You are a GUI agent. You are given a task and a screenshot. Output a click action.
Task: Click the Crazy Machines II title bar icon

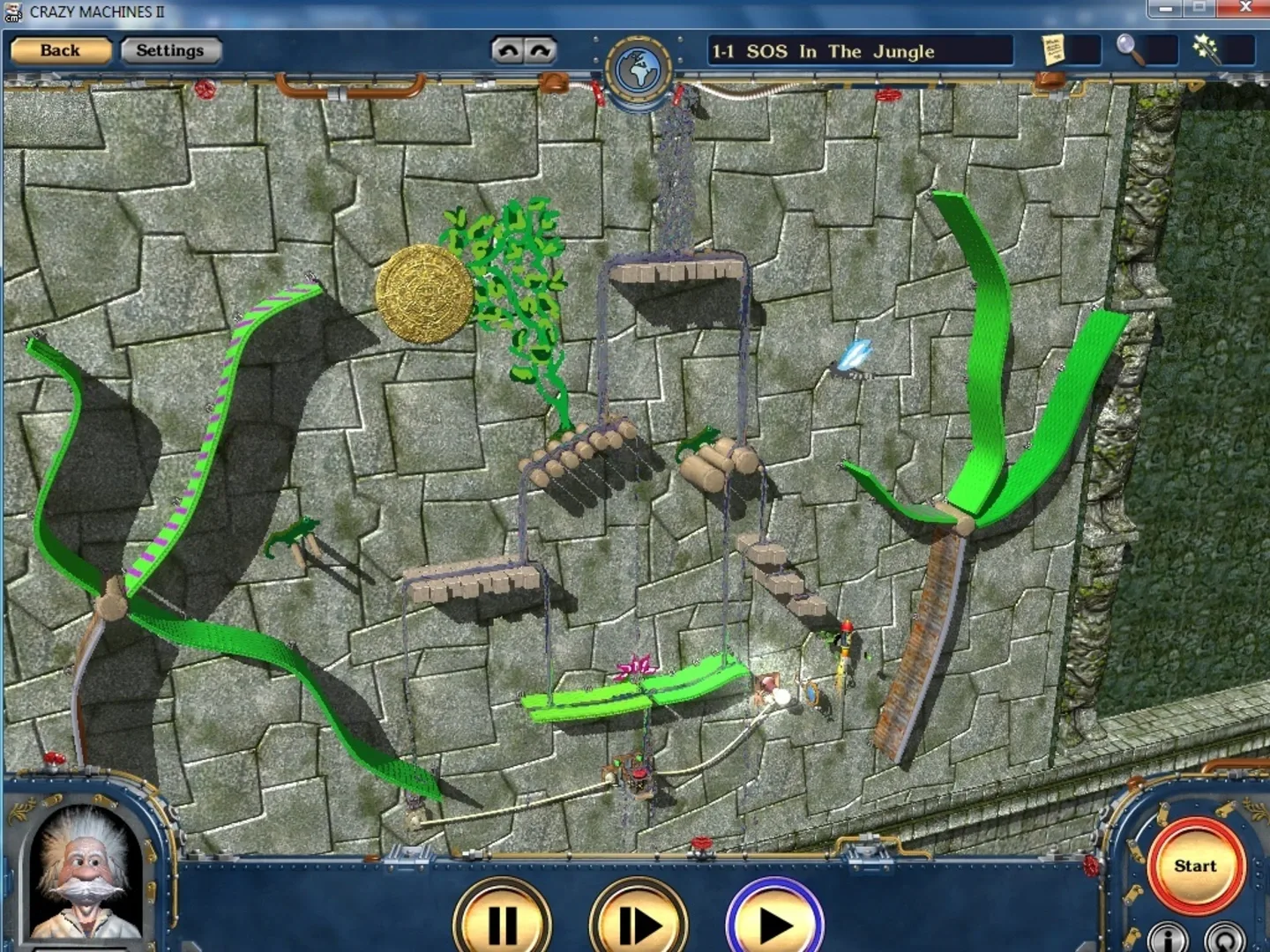coord(12,12)
